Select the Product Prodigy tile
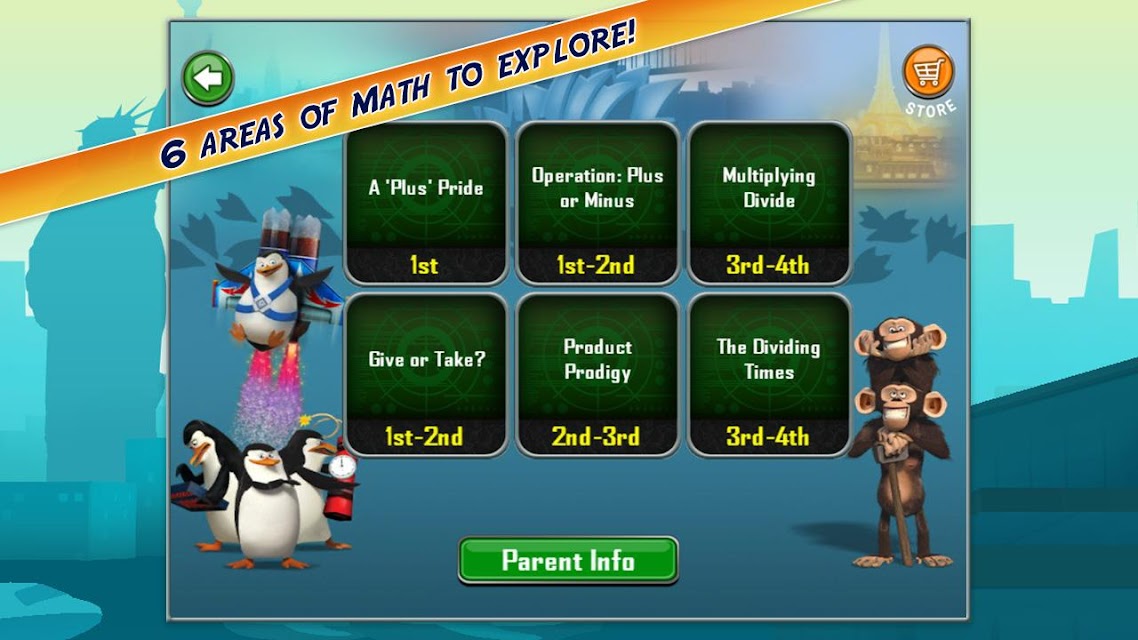The height and width of the screenshot is (640, 1138). point(597,373)
